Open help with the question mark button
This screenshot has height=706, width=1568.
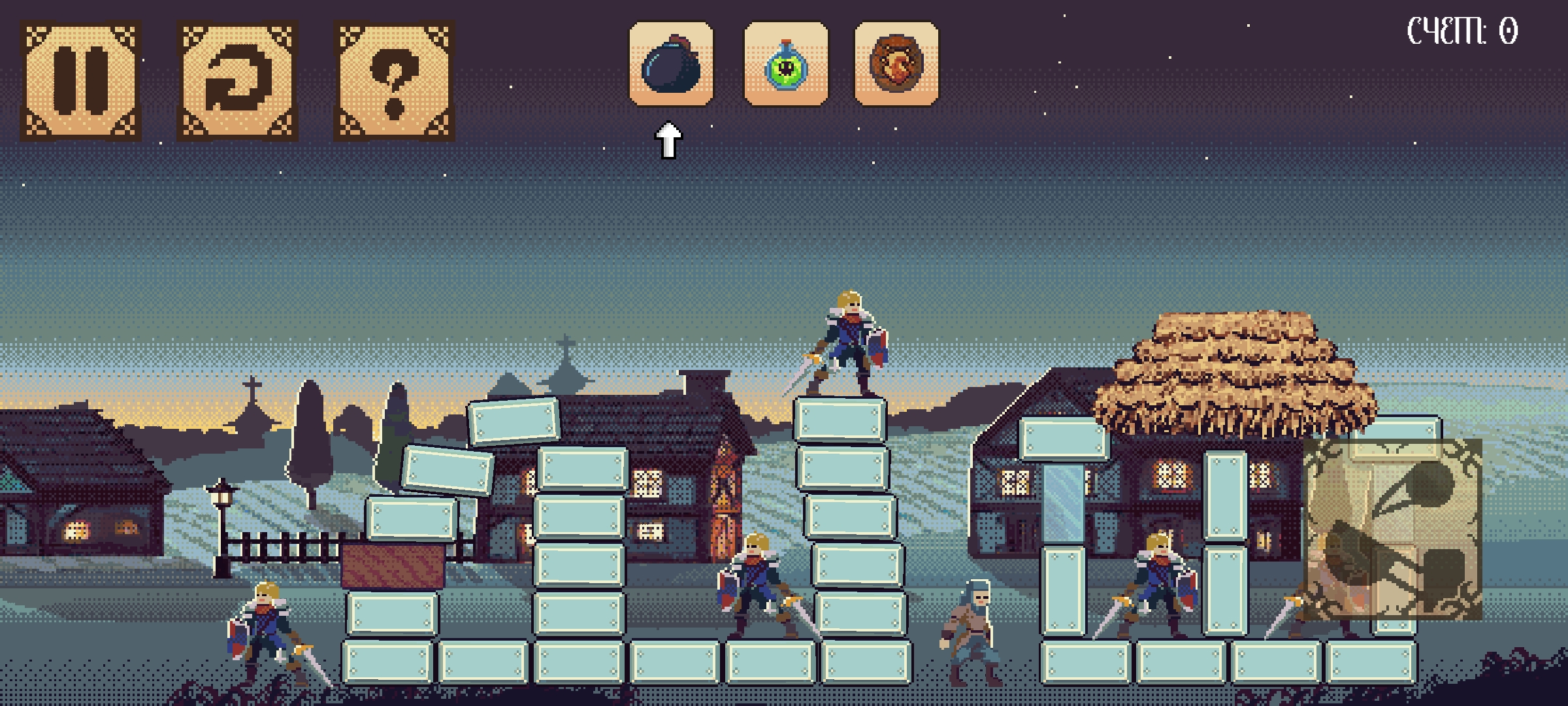(395, 81)
